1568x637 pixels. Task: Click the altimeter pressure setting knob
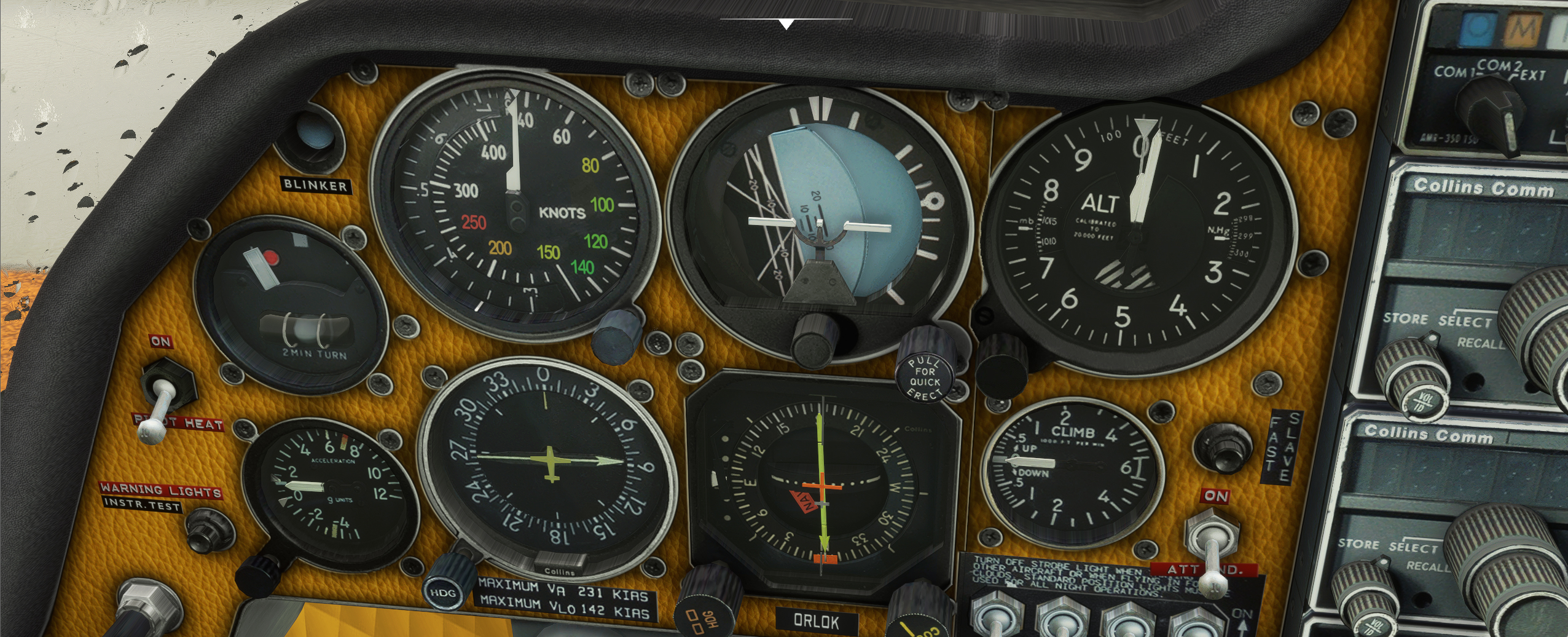(998, 364)
